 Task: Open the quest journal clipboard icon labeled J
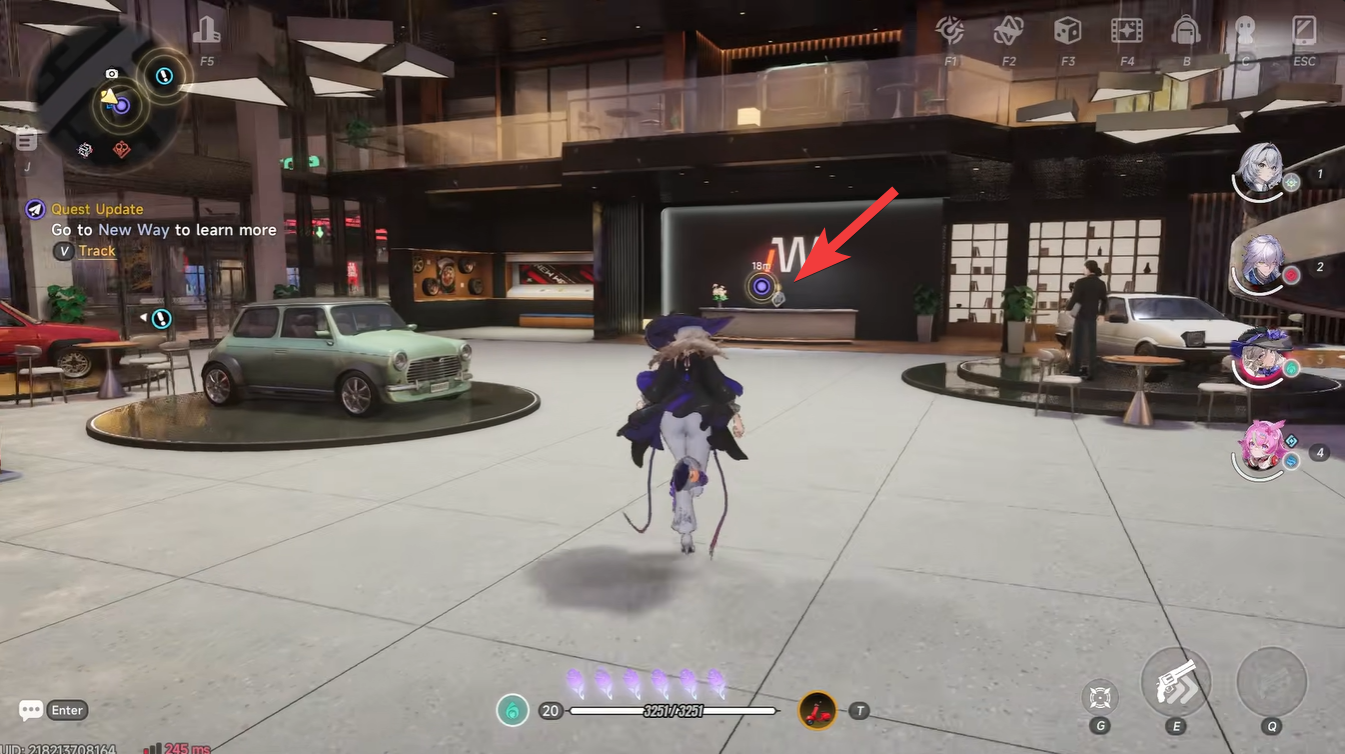[25, 139]
